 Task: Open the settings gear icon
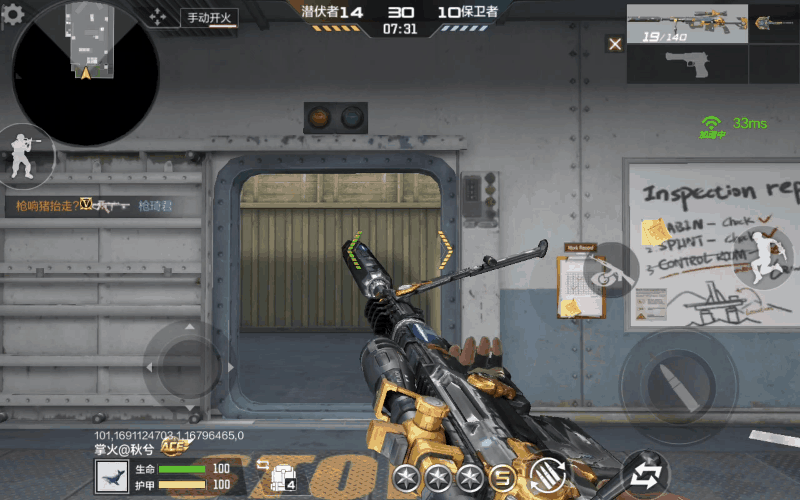[x=12, y=15]
